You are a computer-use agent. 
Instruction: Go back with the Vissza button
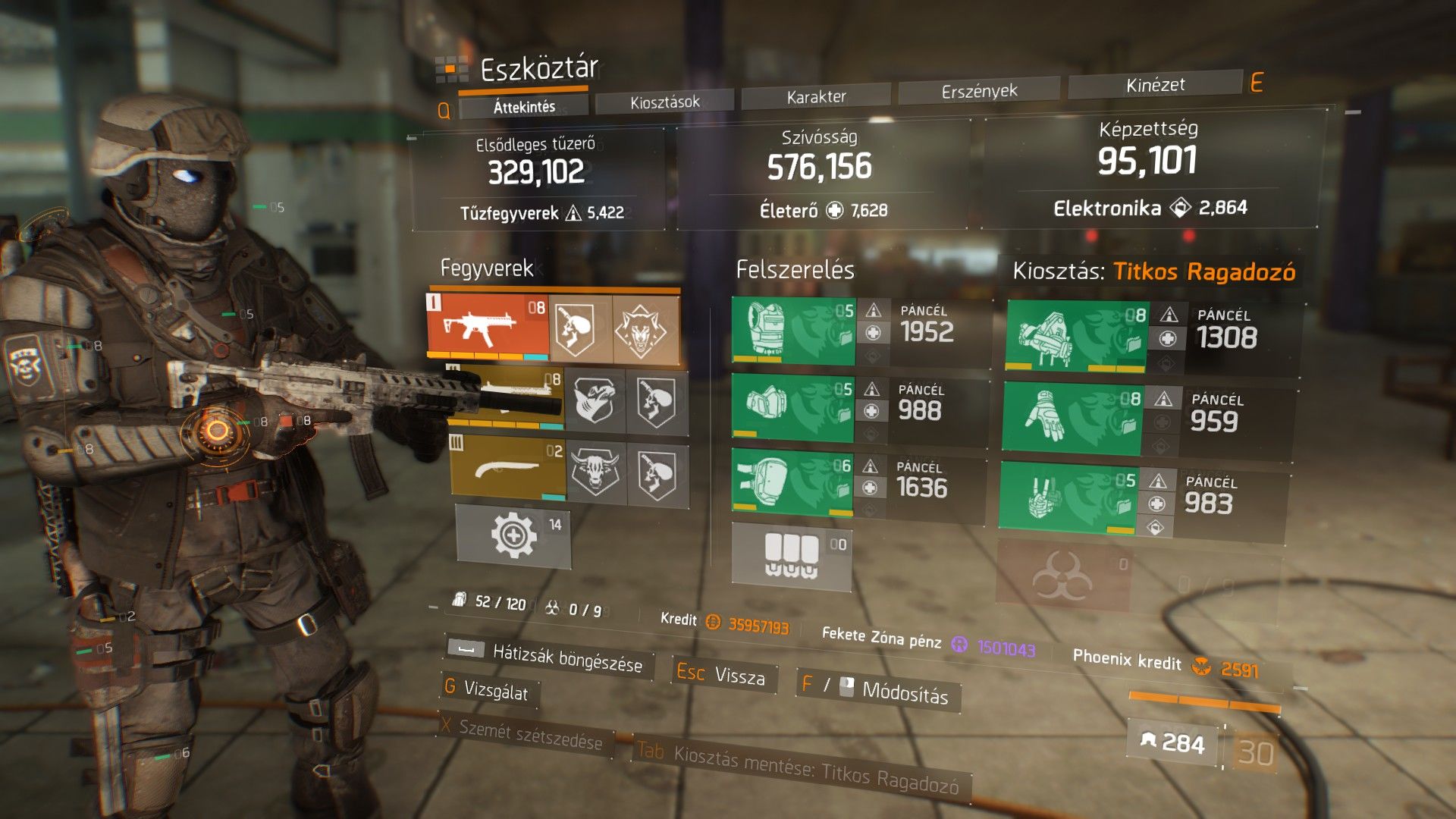click(739, 676)
